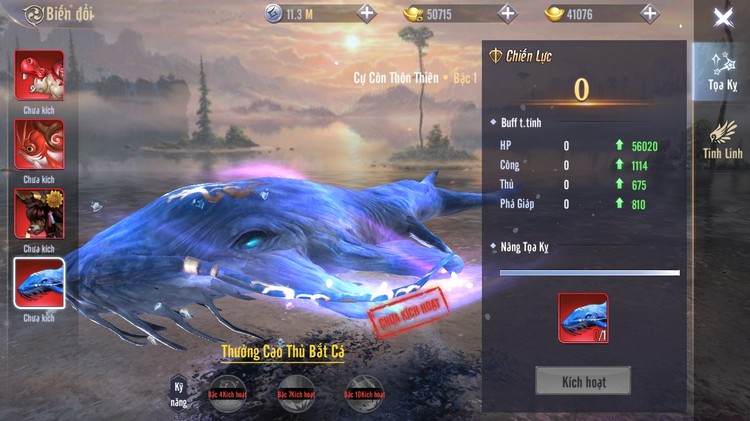View the Bậc 10 locked skill
This screenshot has width=750, height=421.
pos(365,394)
